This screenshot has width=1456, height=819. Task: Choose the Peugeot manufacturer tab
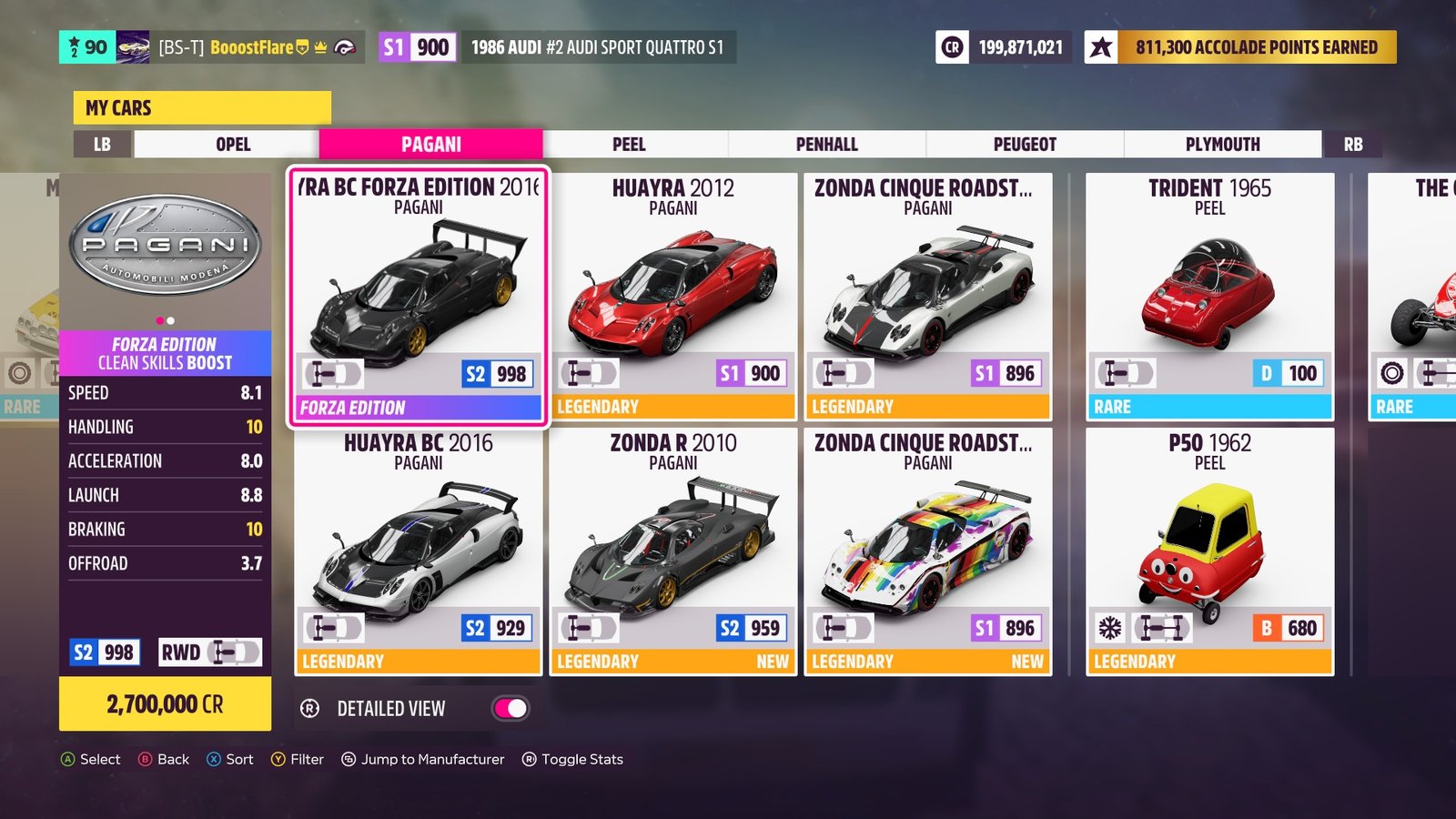(1025, 145)
